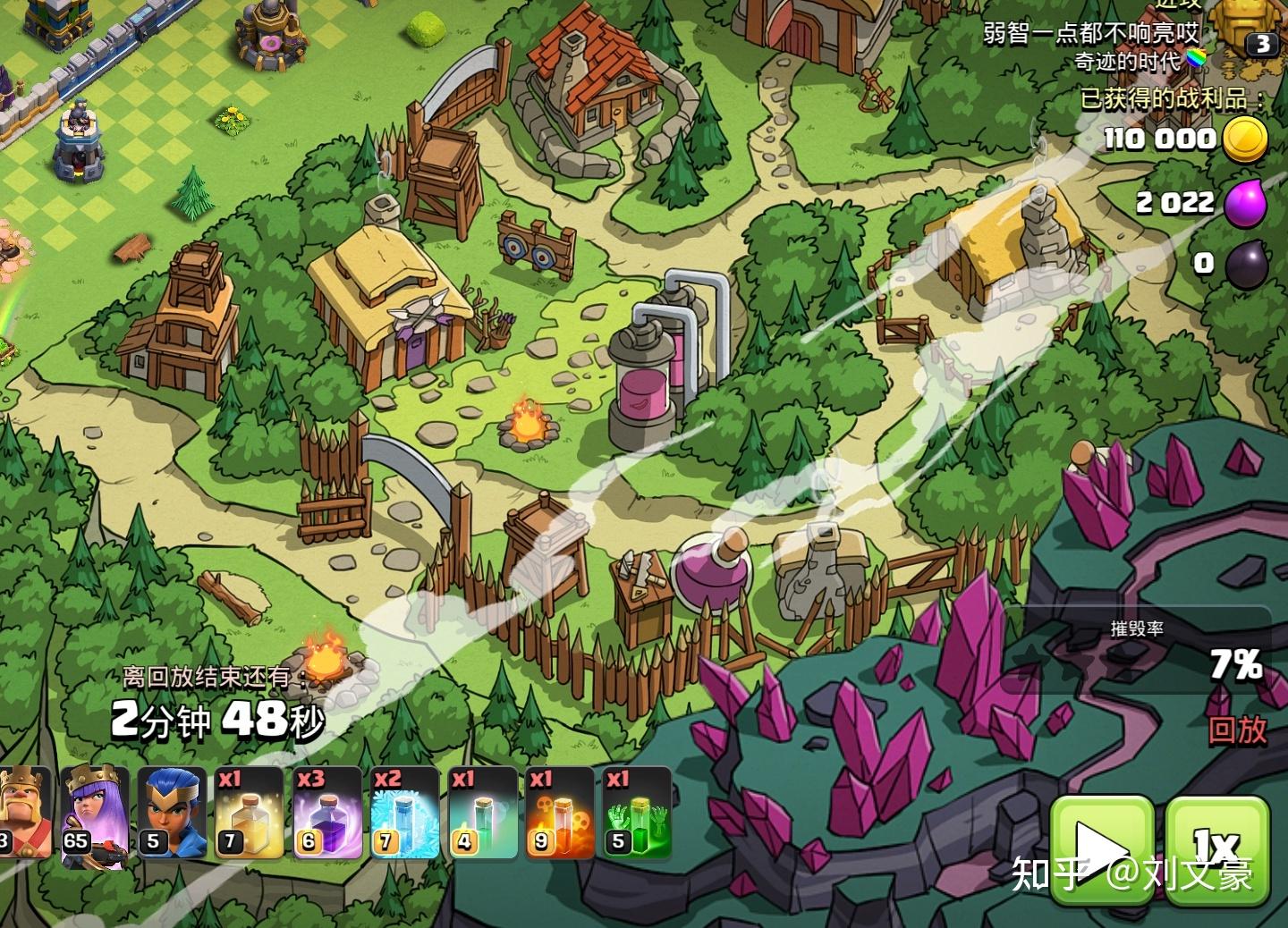Tap the rainbow clan badge
1288x928 pixels.
click(x=1196, y=61)
